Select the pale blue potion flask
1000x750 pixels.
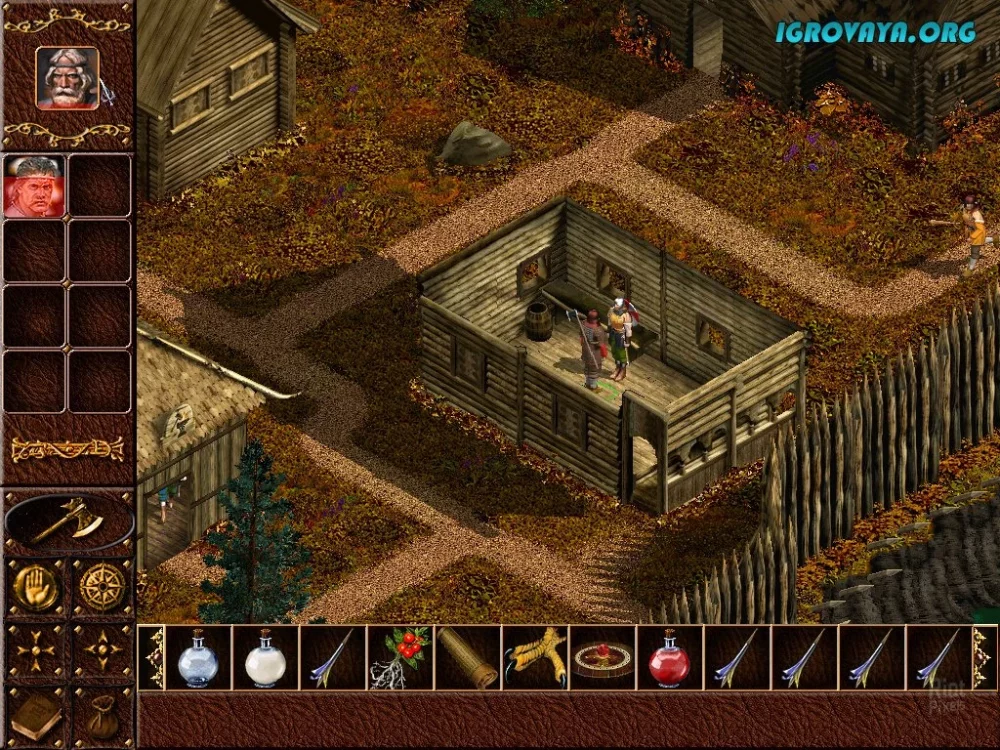(x=198, y=658)
